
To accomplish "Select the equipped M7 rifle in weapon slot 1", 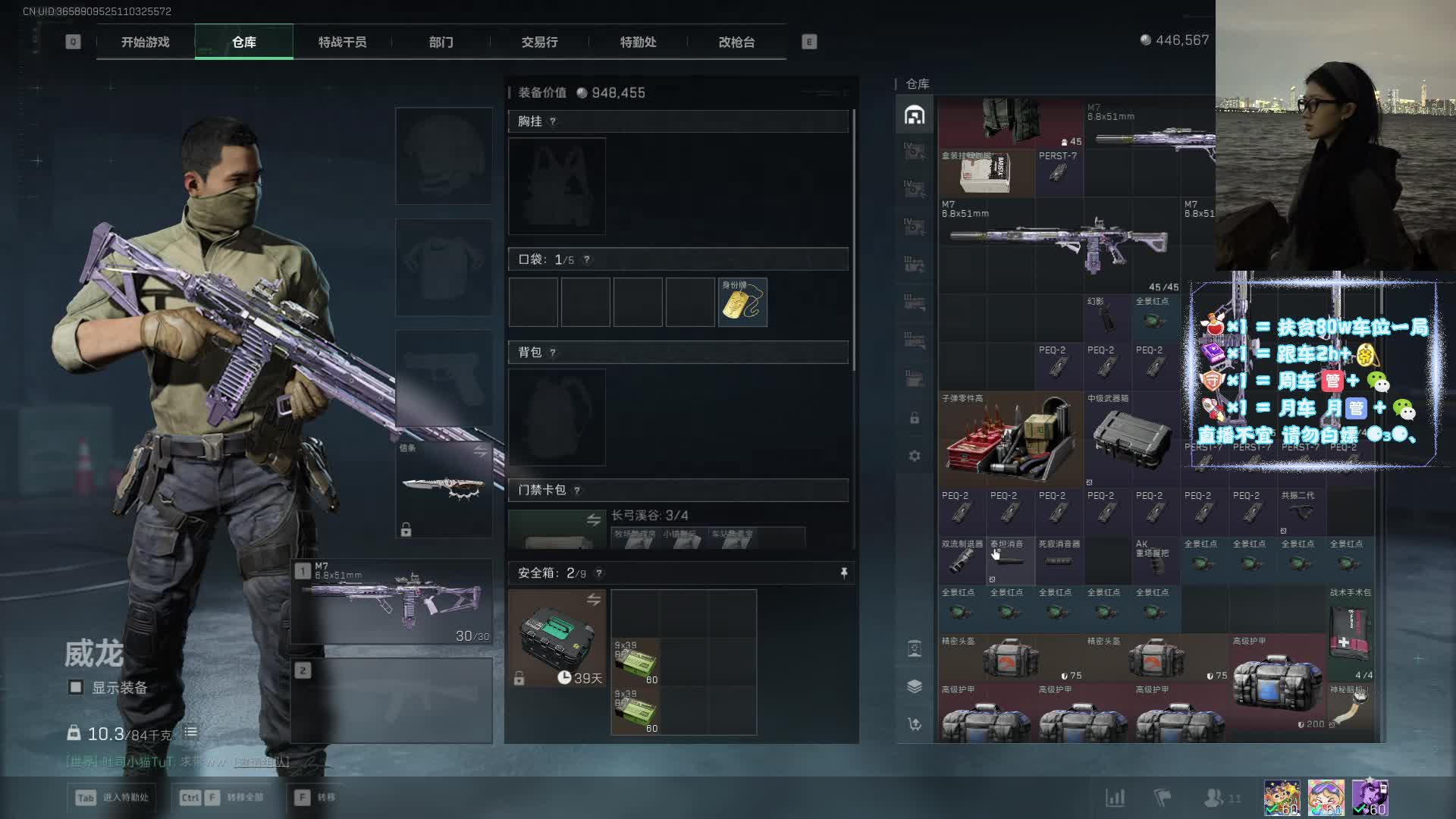I will coord(391,601).
